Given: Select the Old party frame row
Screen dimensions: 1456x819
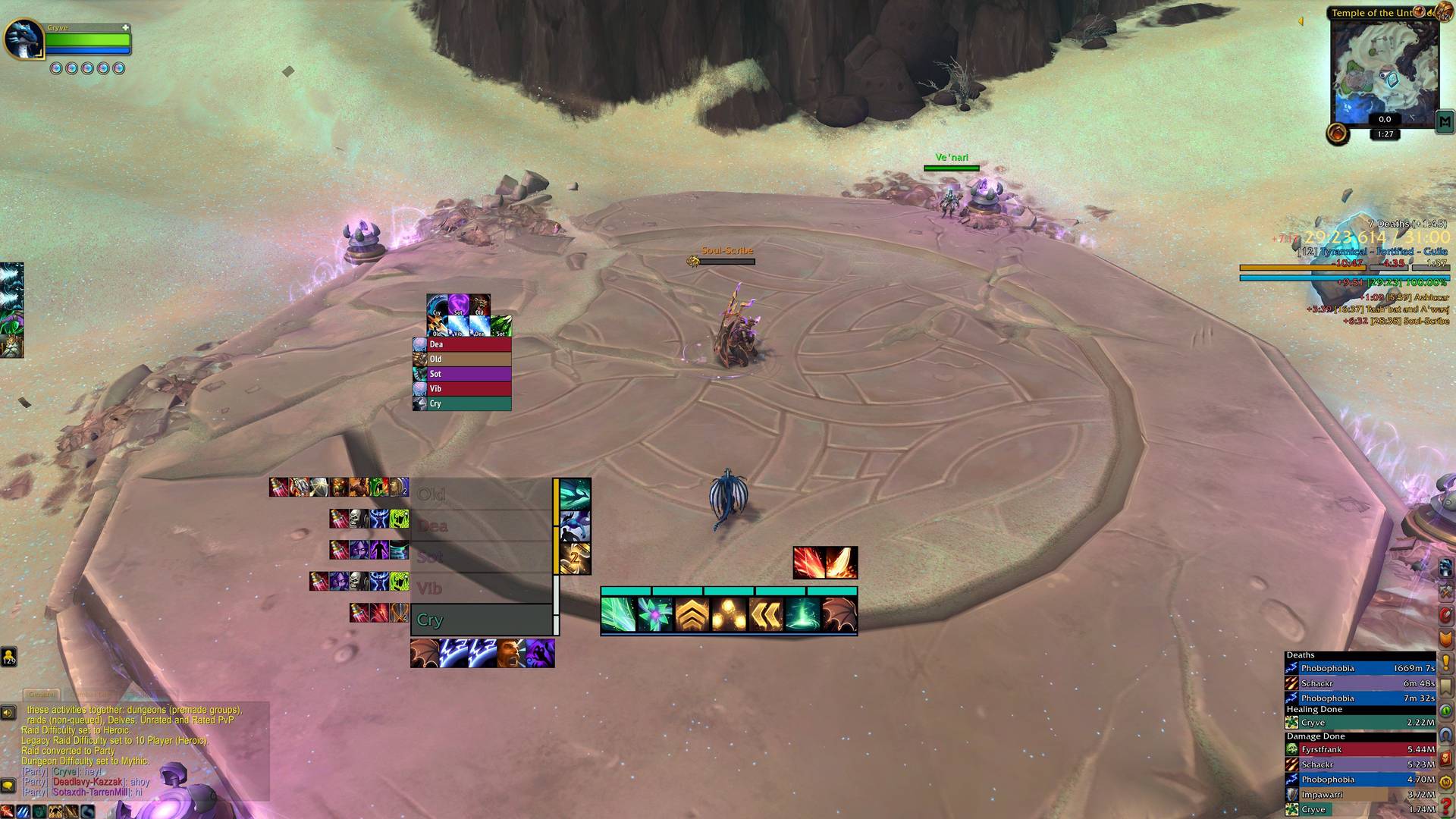Looking at the screenshot, I should (482, 494).
